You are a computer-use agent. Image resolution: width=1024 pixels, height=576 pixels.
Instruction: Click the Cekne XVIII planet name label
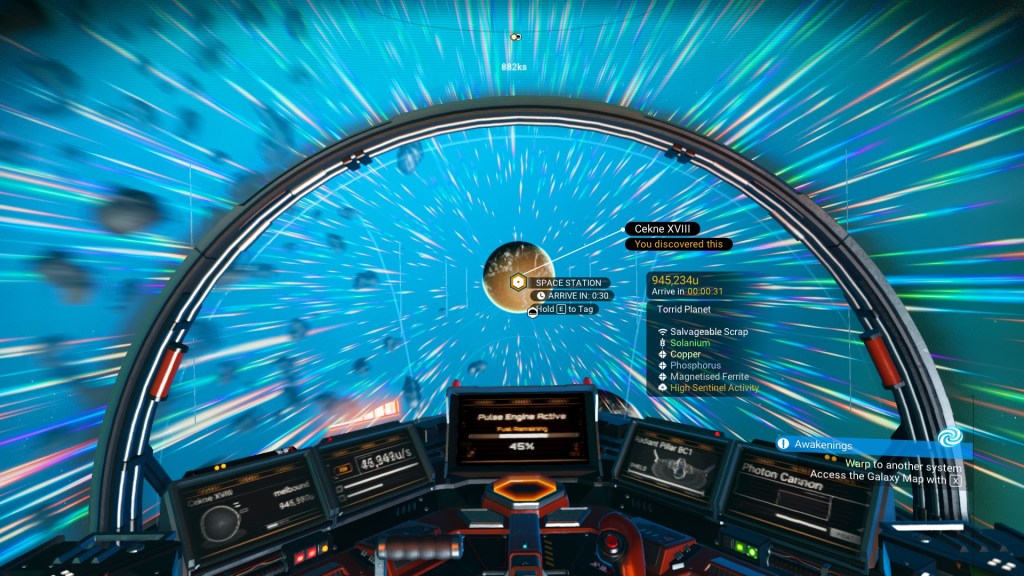point(662,229)
